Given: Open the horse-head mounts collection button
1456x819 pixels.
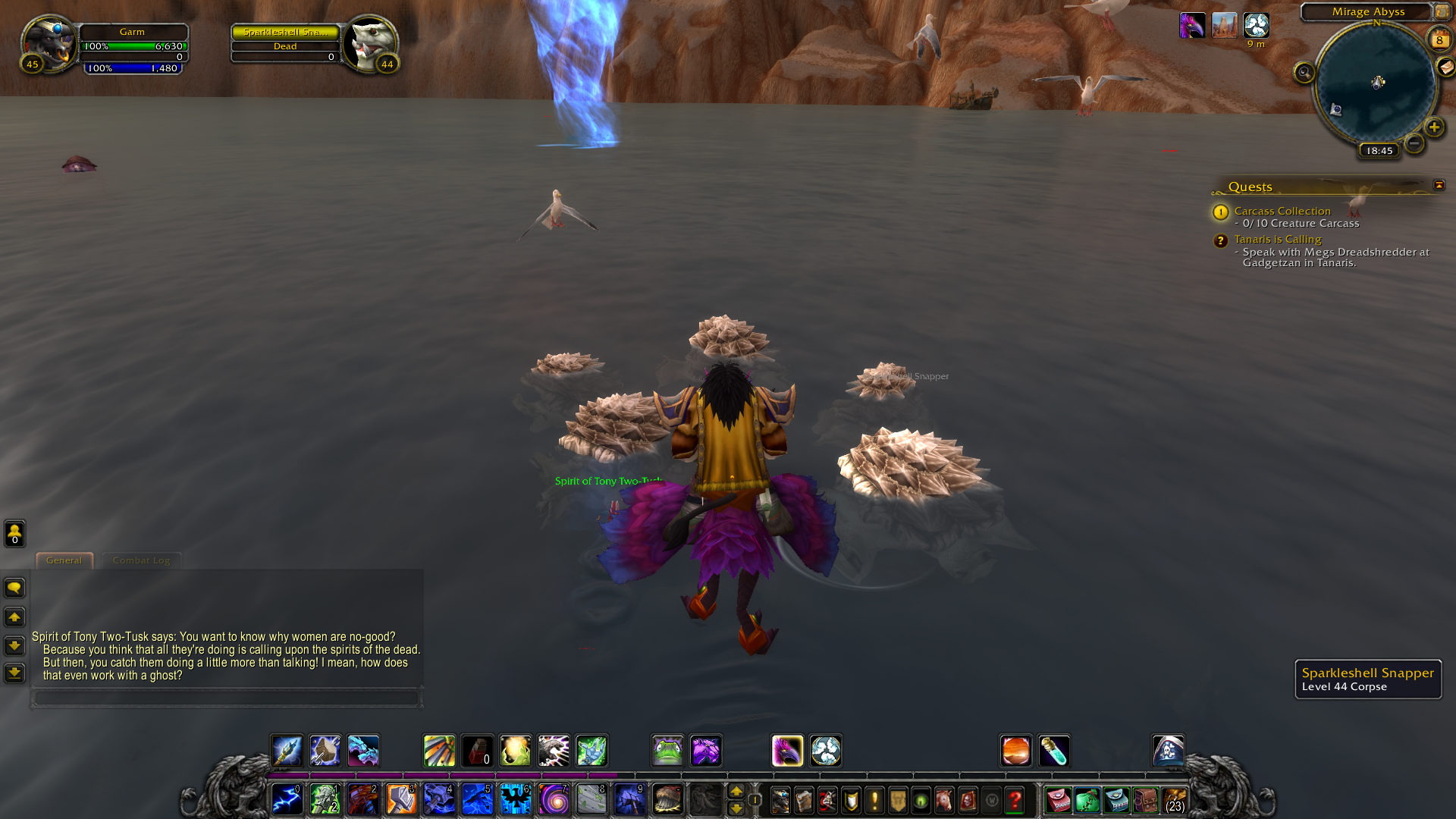Looking at the screenshot, I should point(944,800).
